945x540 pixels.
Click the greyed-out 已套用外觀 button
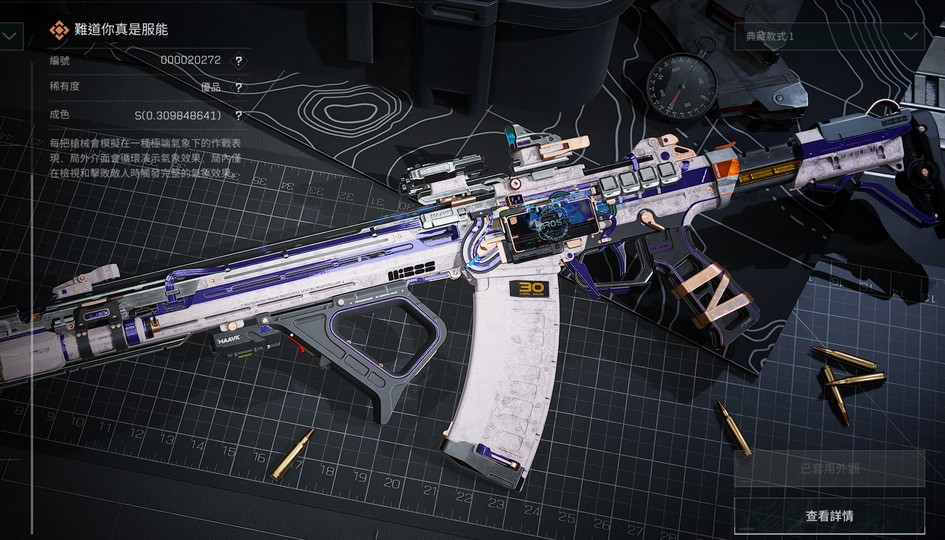pos(829,468)
